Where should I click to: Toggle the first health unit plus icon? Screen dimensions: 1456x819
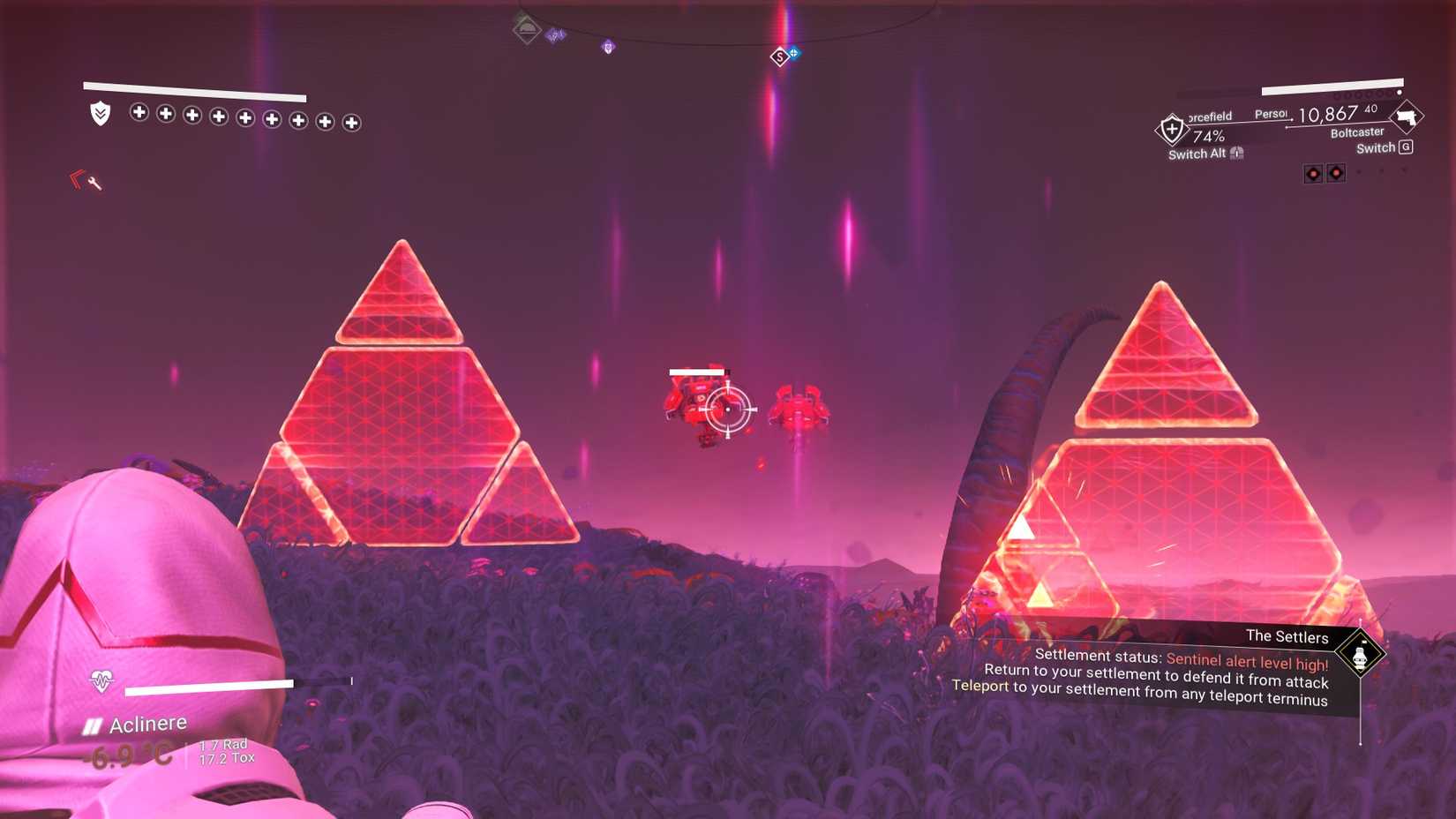tap(138, 114)
